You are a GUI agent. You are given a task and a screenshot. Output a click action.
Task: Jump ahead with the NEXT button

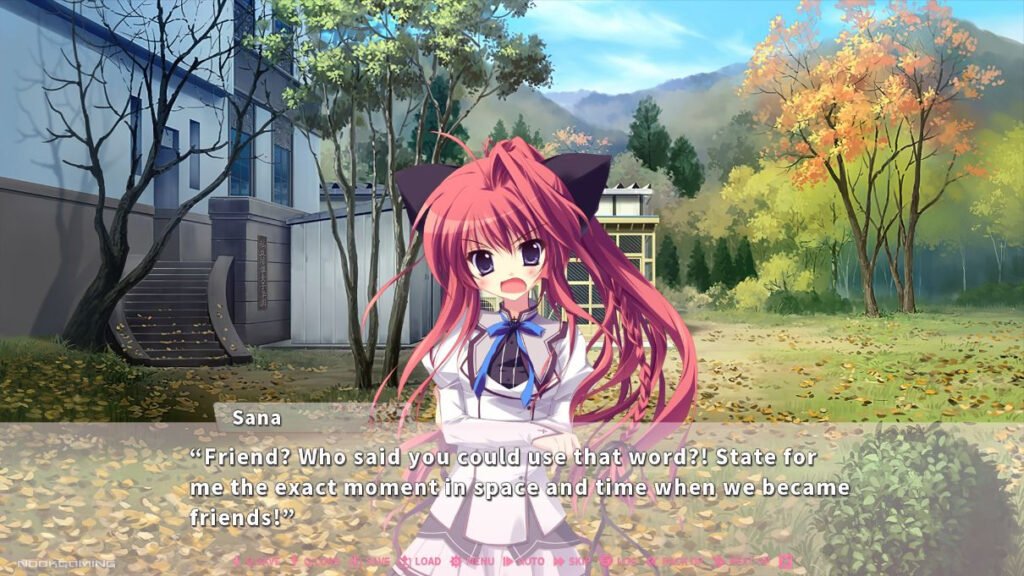pos(741,561)
